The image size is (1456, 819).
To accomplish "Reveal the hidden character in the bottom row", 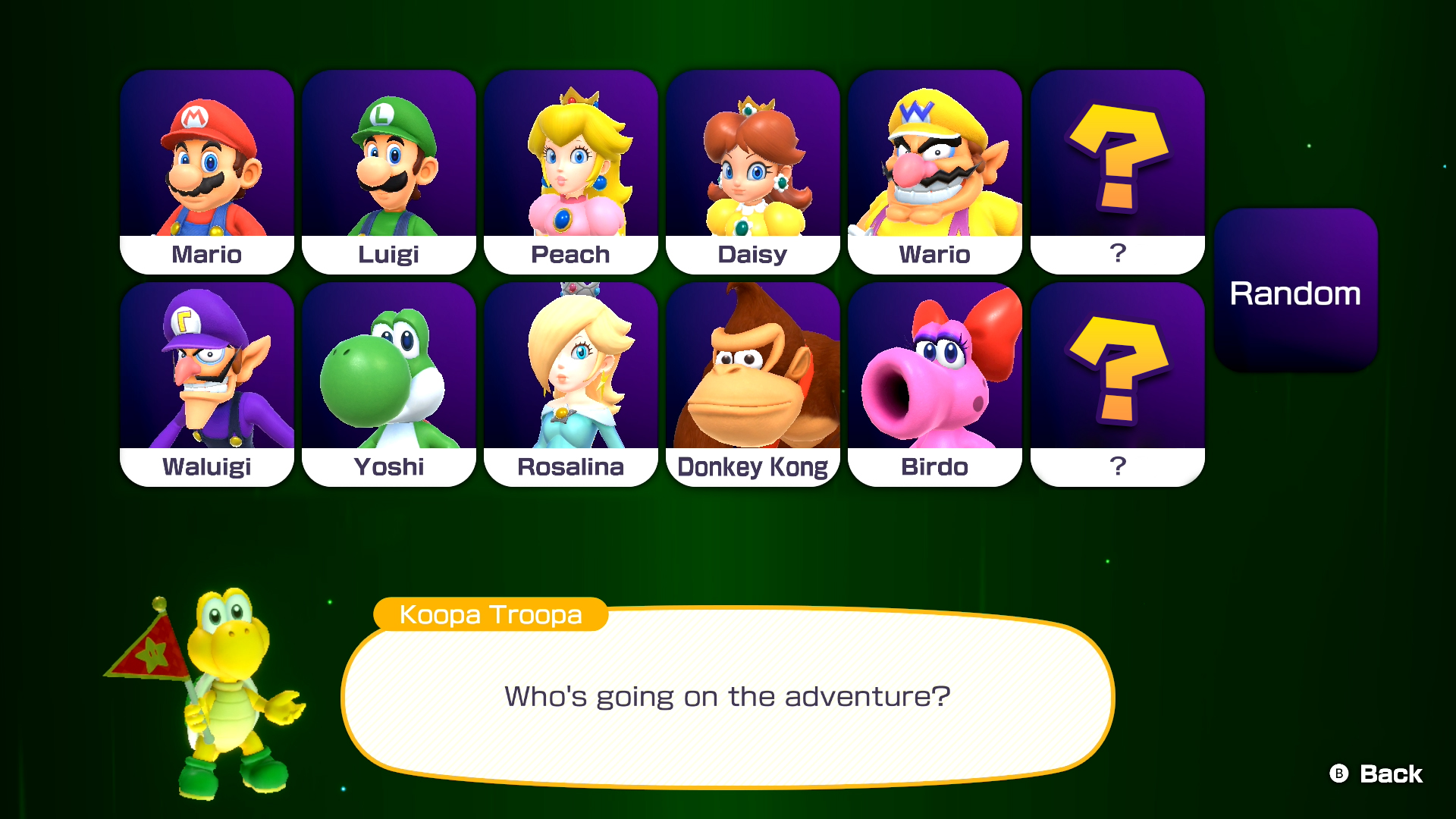I will click(1116, 372).
